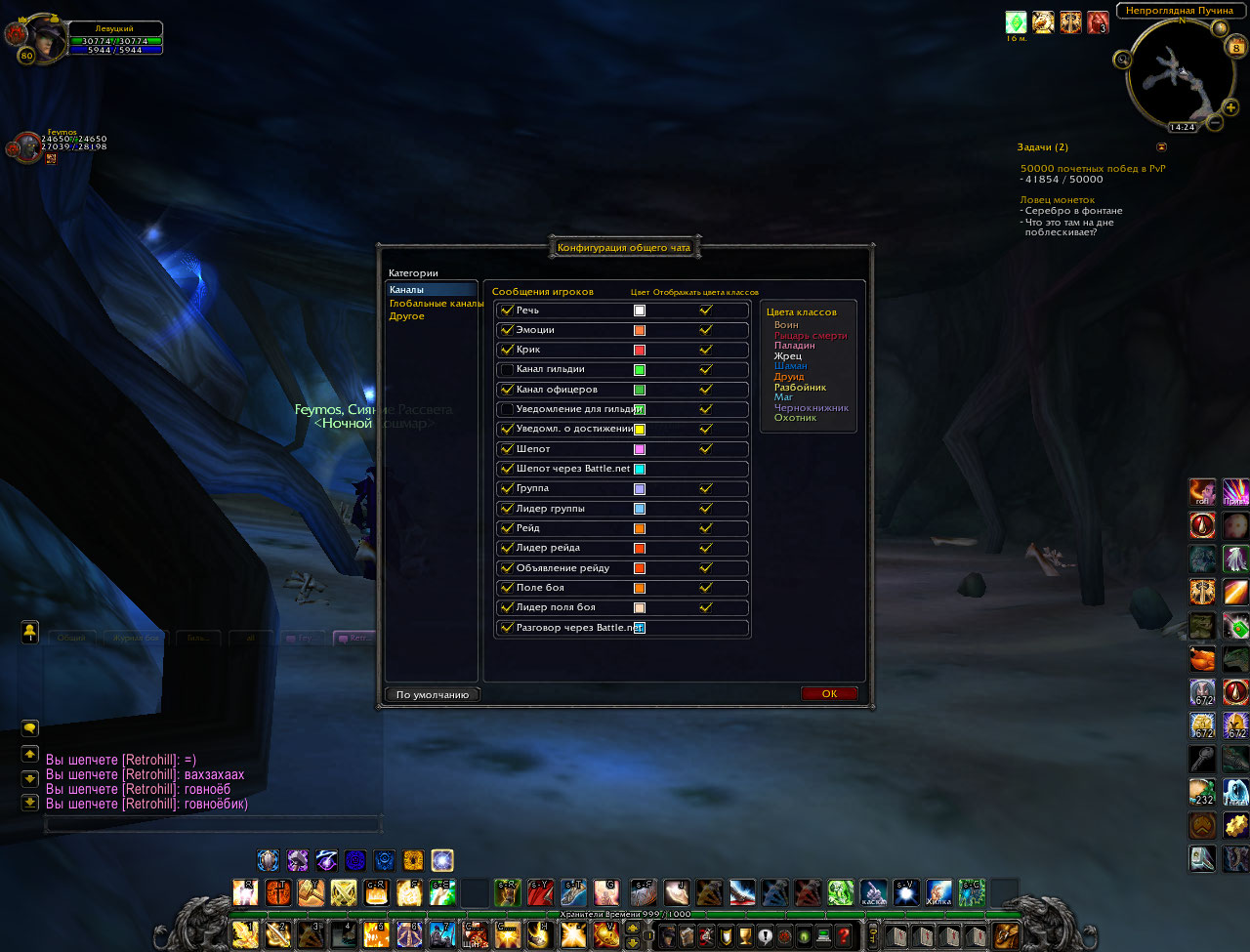Pick a new color for Эмоции
Image resolution: width=1250 pixels, height=952 pixels.
[x=640, y=330]
